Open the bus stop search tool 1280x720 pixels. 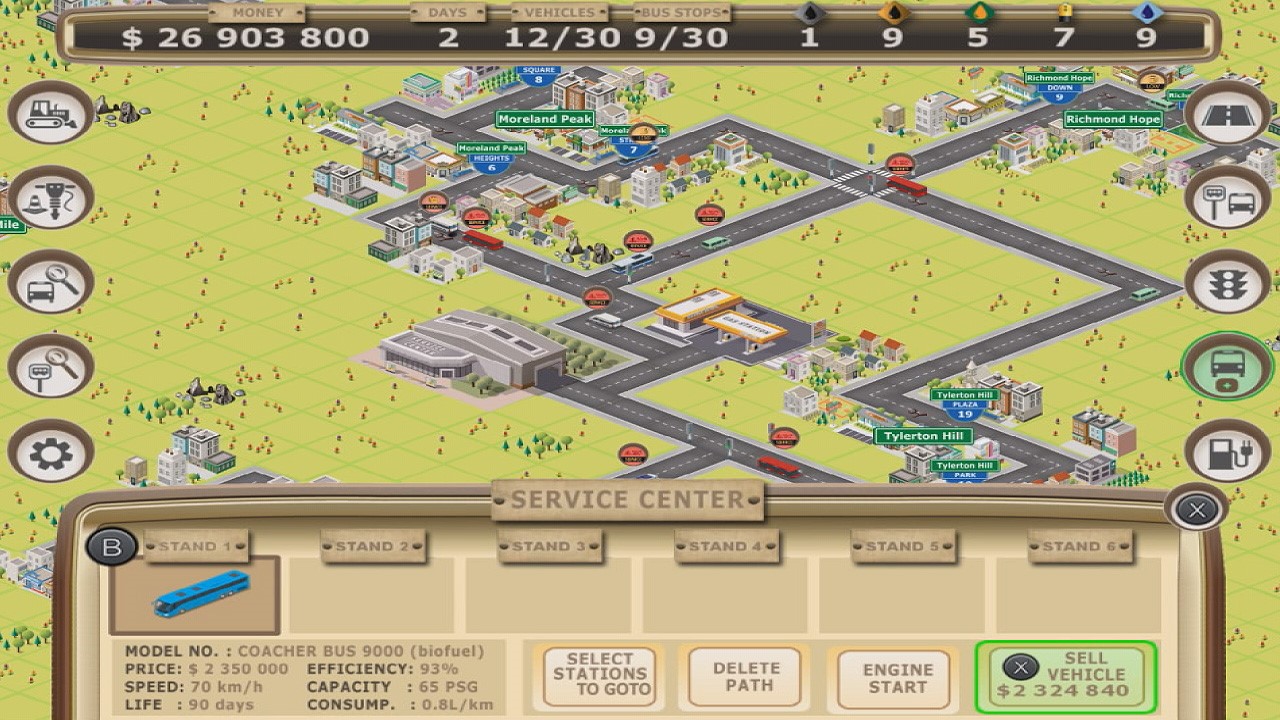coord(49,366)
